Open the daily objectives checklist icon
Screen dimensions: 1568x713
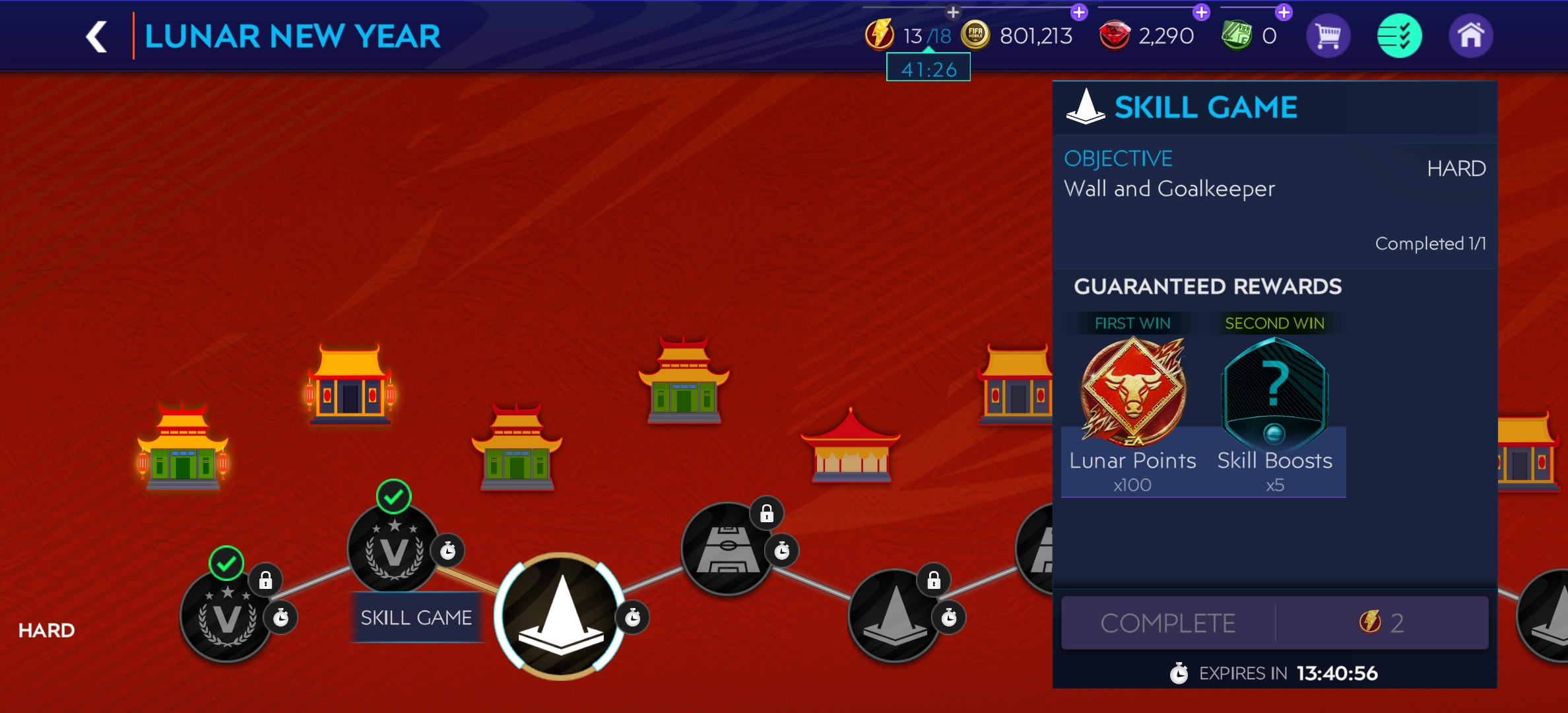tap(1399, 36)
